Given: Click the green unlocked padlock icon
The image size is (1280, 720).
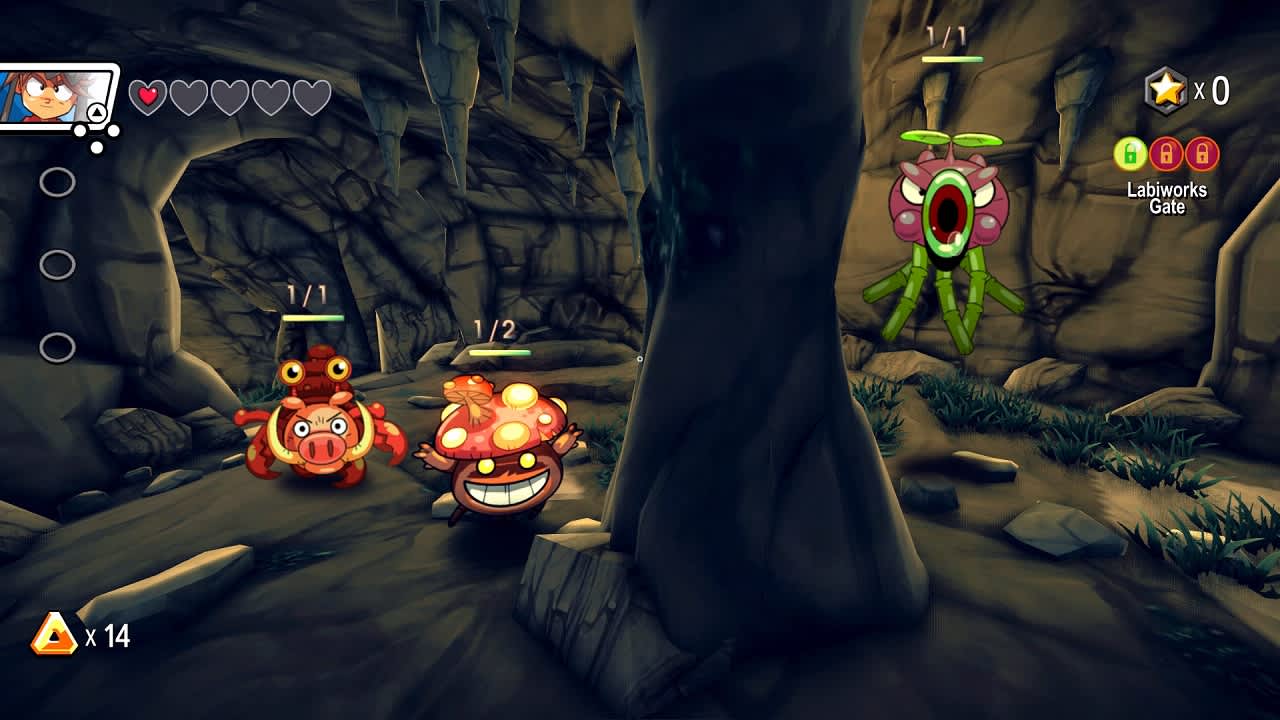Looking at the screenshot, I should [1129, 153].
